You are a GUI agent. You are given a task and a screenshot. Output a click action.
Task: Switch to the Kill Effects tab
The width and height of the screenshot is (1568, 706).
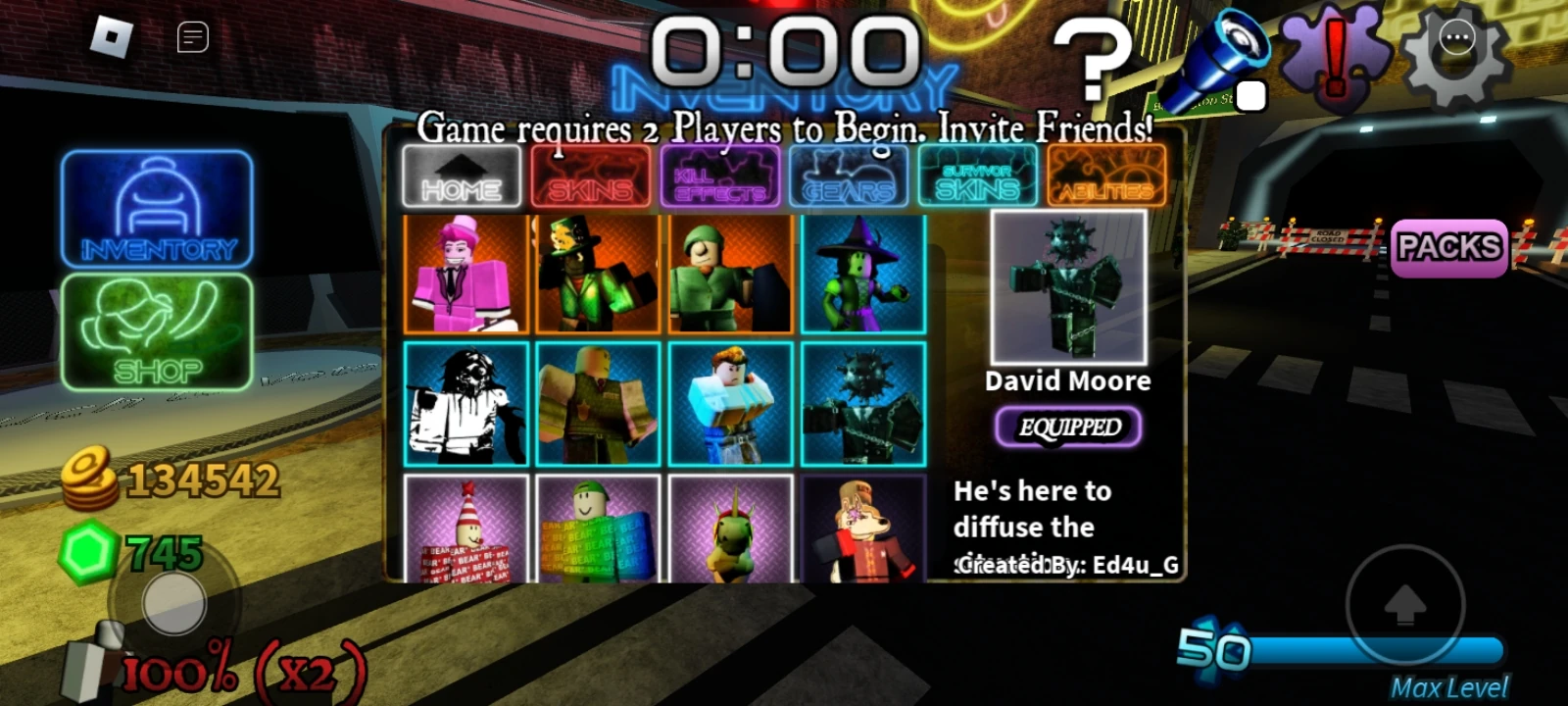pyautogui.click(x=720, y=176)
